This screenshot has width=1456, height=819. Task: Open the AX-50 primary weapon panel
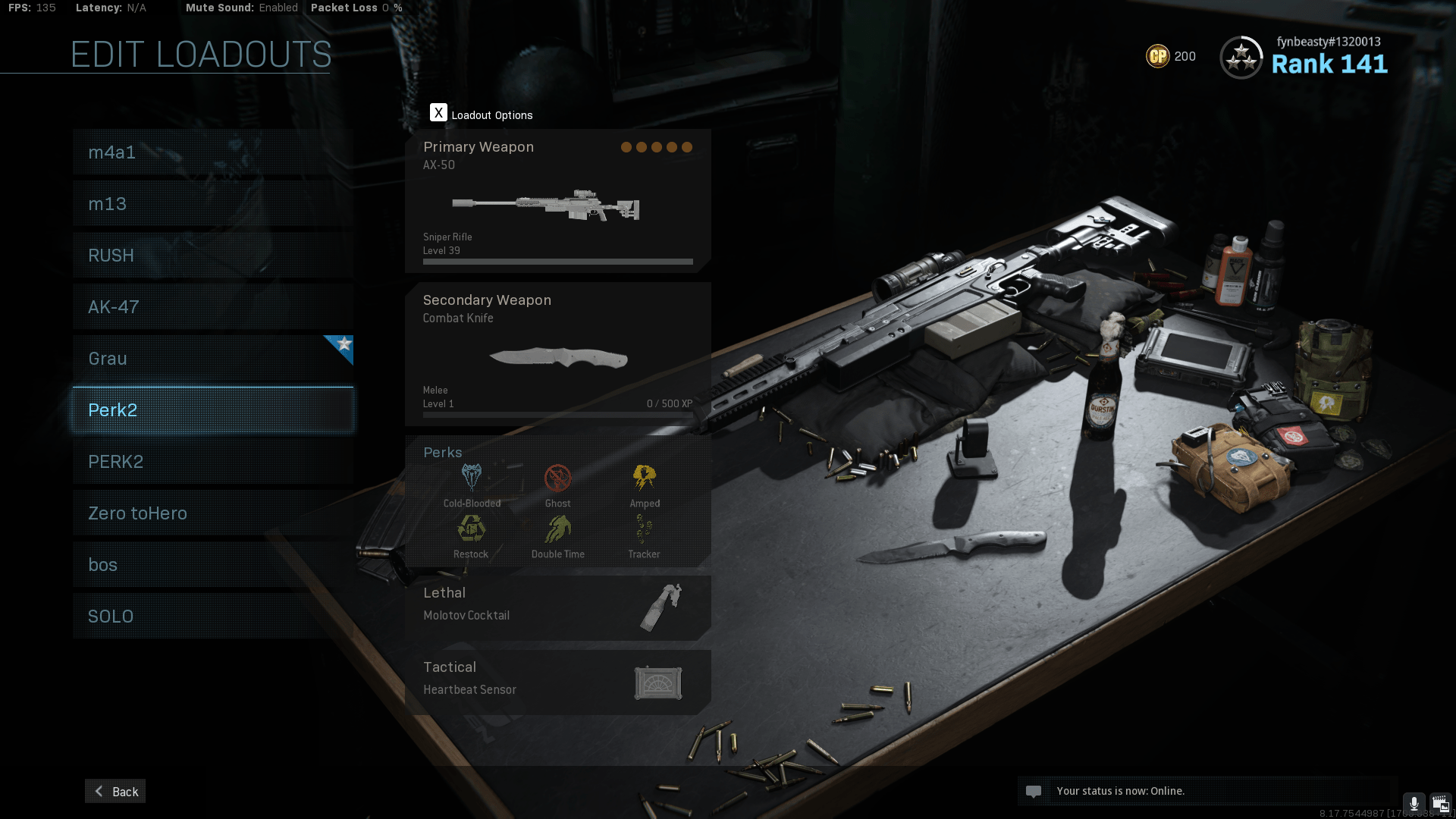point(557,199)
